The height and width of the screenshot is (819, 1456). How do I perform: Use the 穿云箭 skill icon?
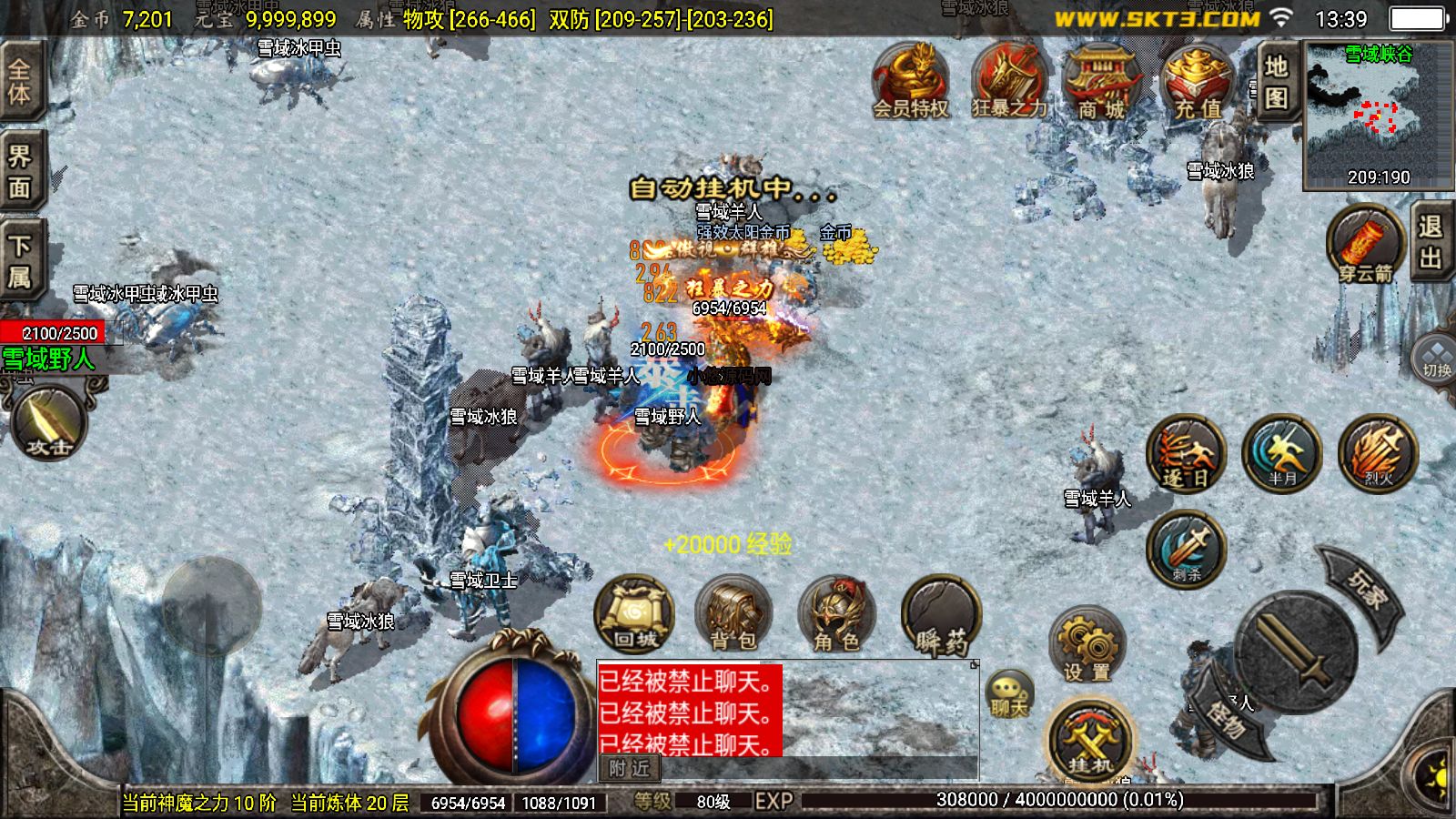(x=1365, y=246)
